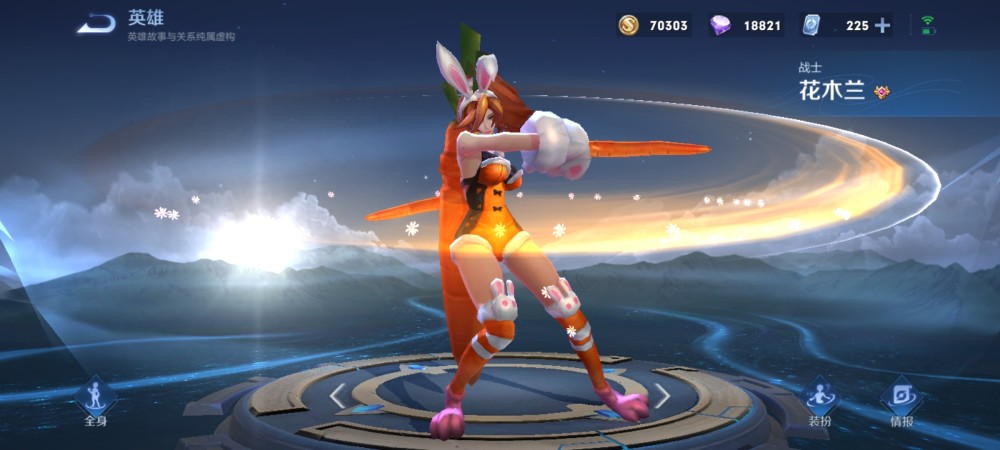Add more hero tickets with plus button
This screenshot has height=450, width=1000.
click(x=882, y=26)
